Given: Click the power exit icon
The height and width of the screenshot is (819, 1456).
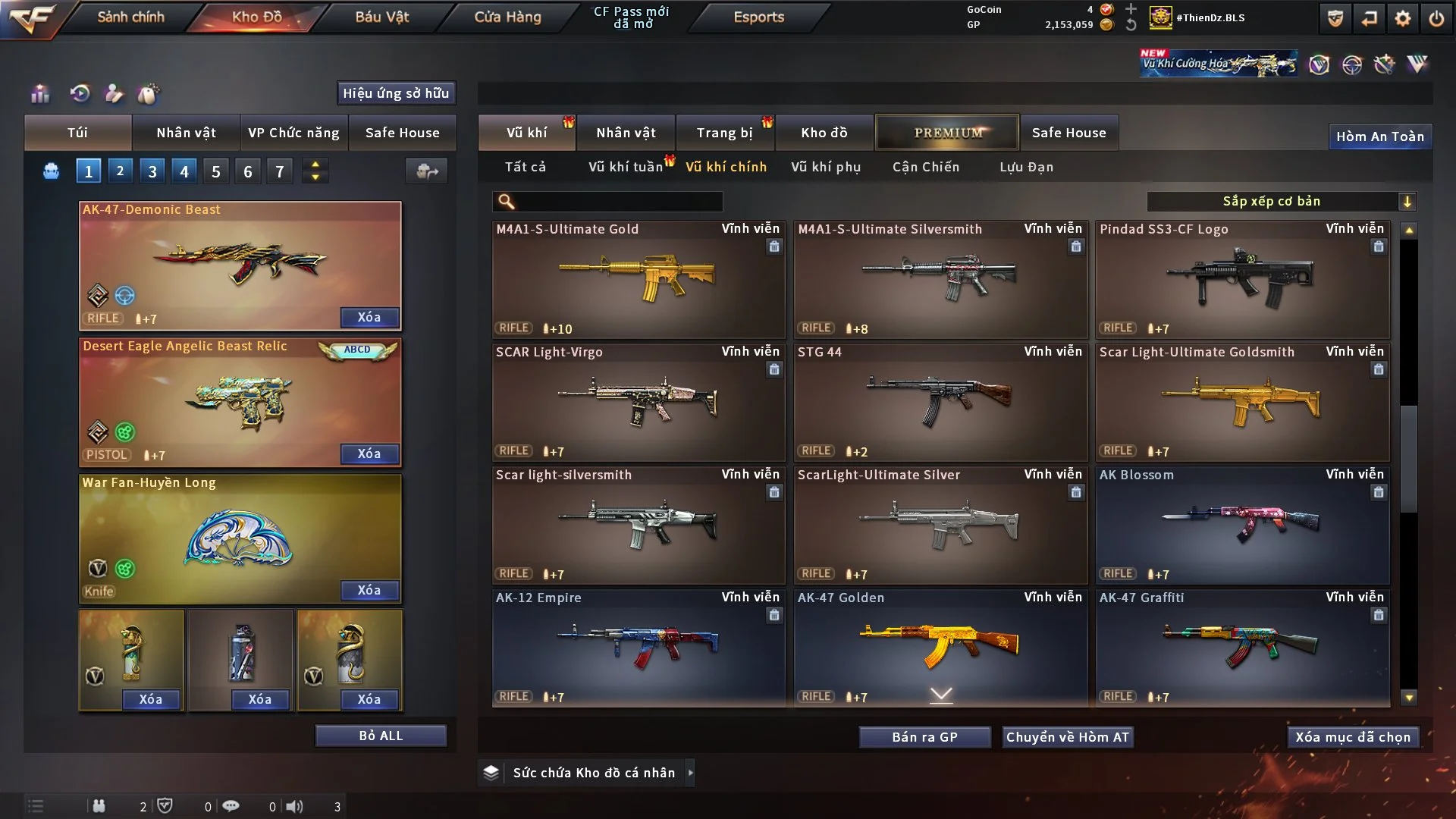Looking at the screenshot, I should click(x=1436, y=18).
